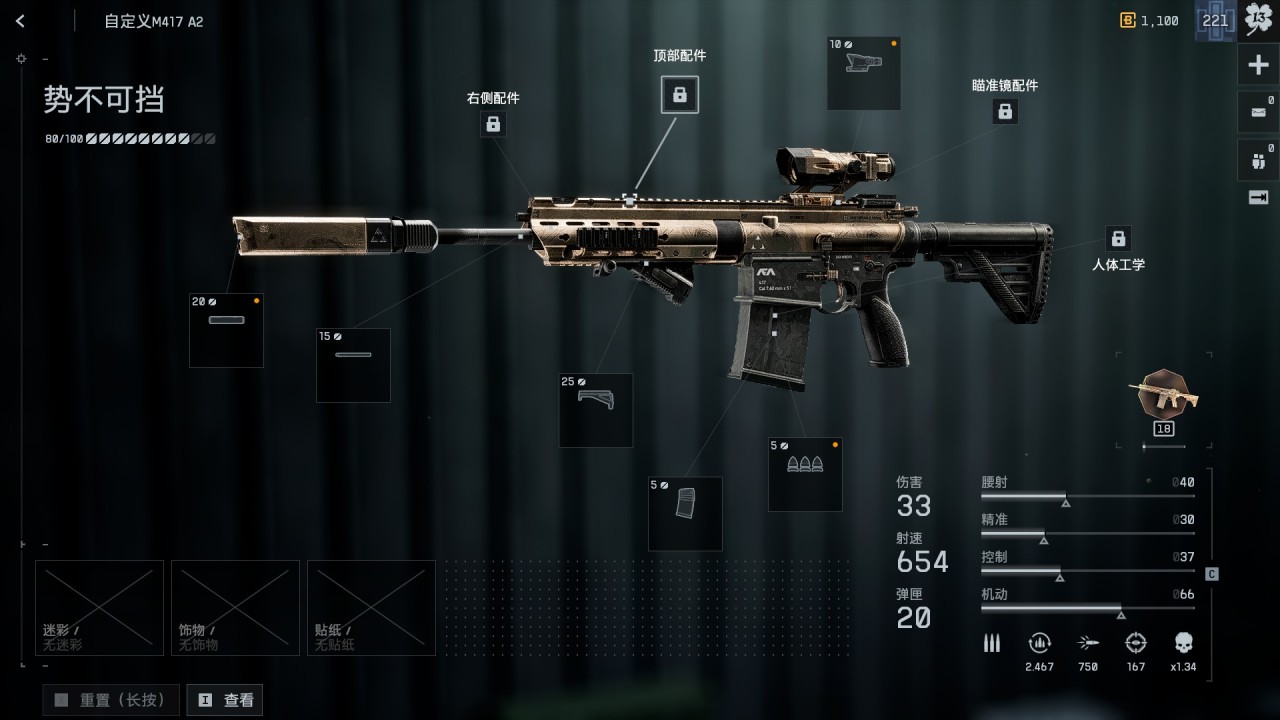
Task: Click the 重置 reset button
Action: [111, 700]
